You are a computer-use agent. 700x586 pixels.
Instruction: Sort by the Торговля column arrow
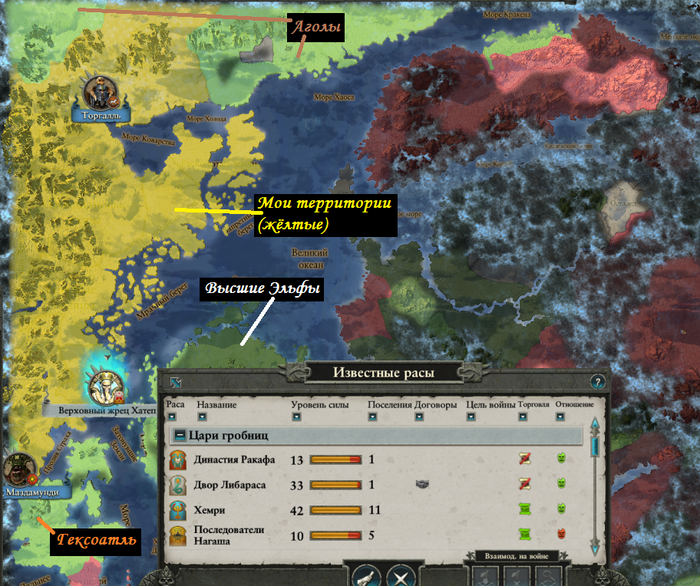[x=524, y=418]
